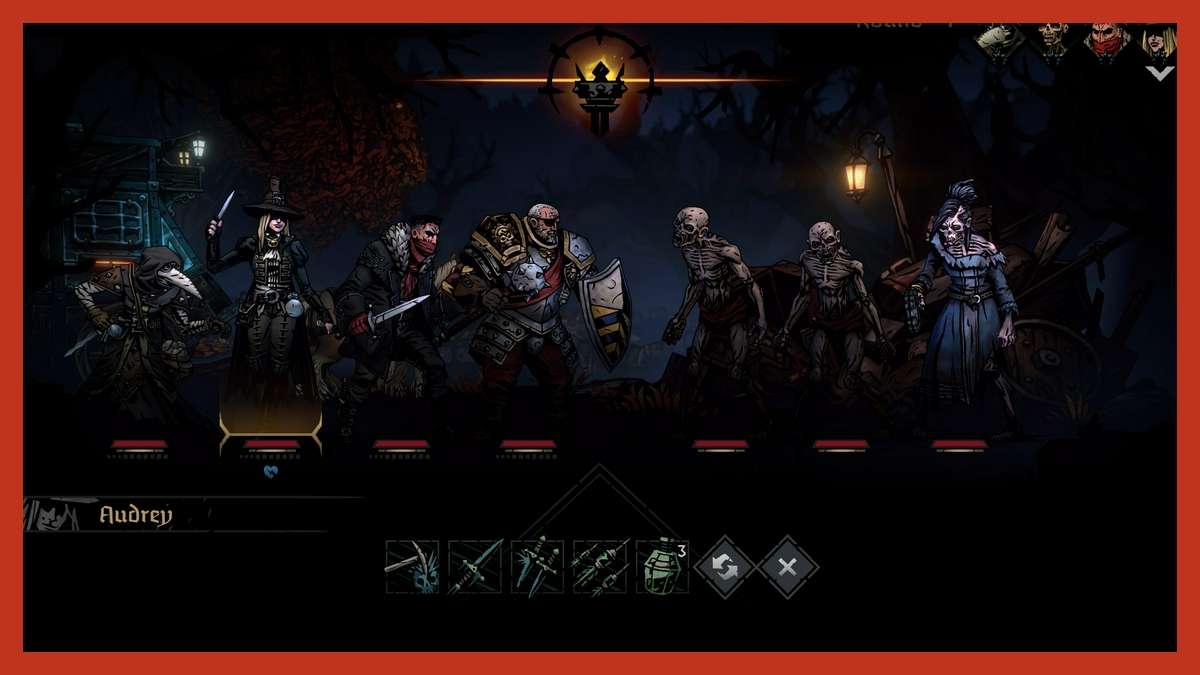Select the green bottle skill
The image size is (1200, 675).
pos(662,567)
